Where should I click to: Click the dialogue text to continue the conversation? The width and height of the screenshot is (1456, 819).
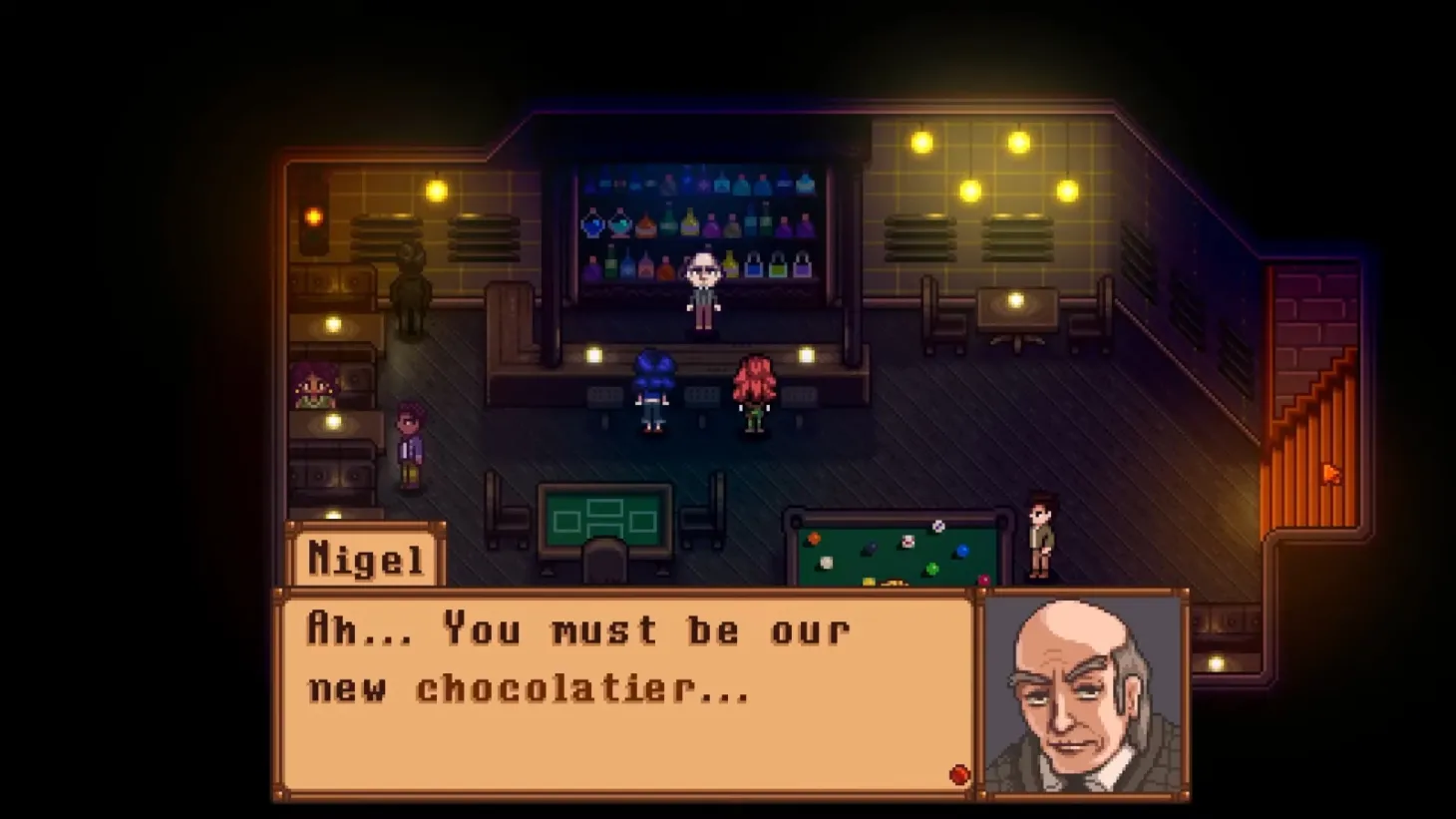coord(568,658)
